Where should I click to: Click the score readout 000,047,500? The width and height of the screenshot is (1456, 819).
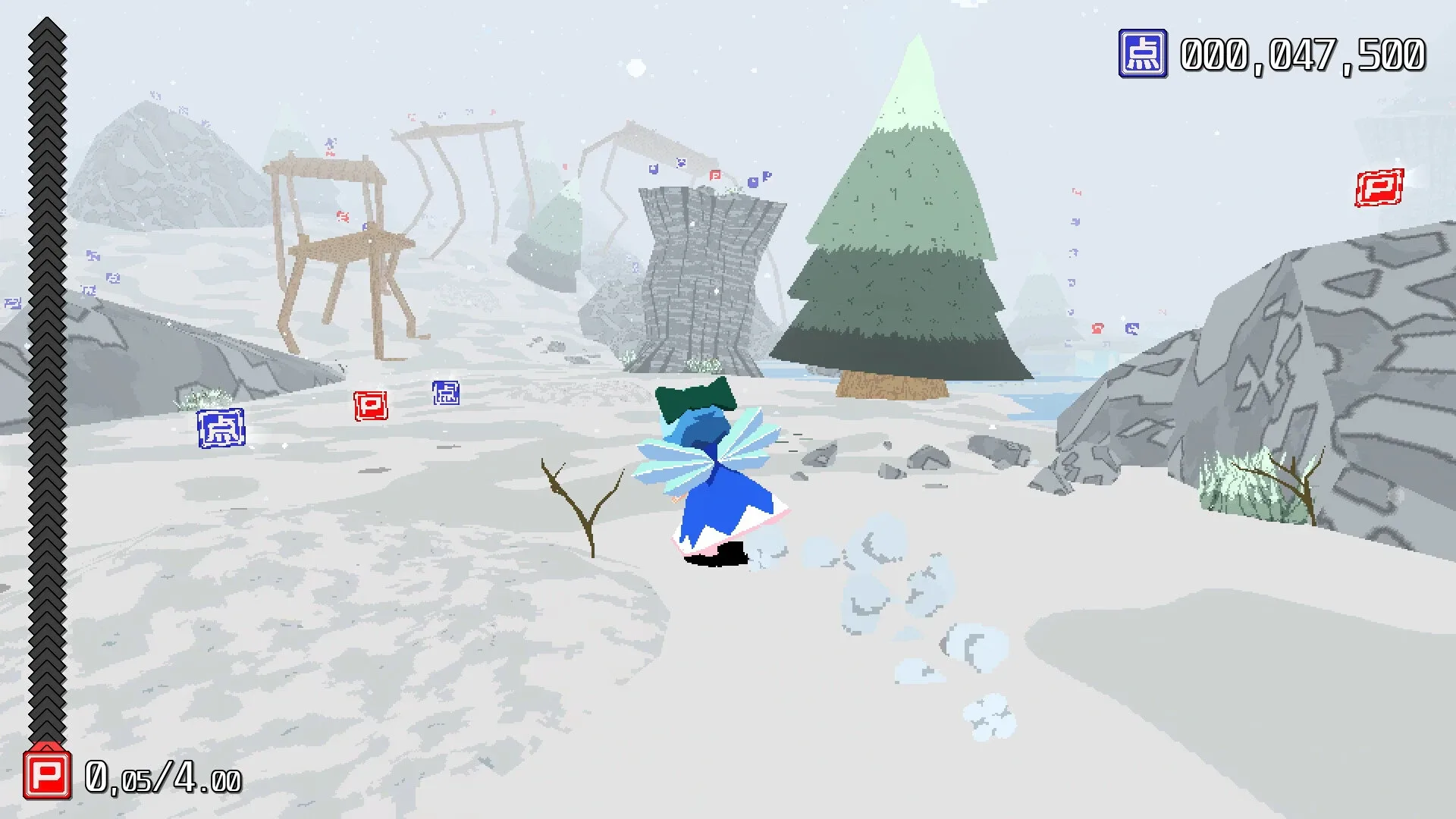pos(1303,53)
